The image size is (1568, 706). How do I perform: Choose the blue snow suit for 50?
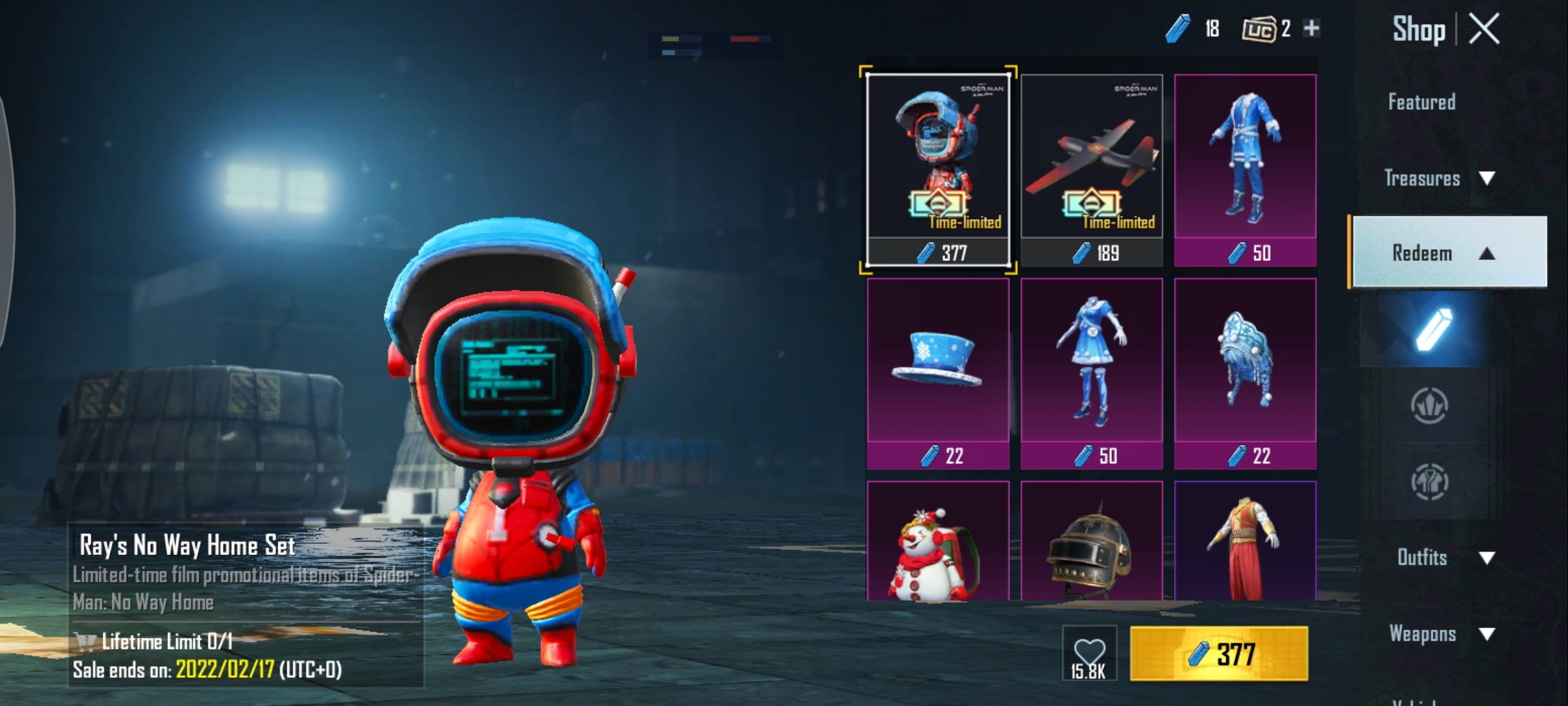[1245, 170]
